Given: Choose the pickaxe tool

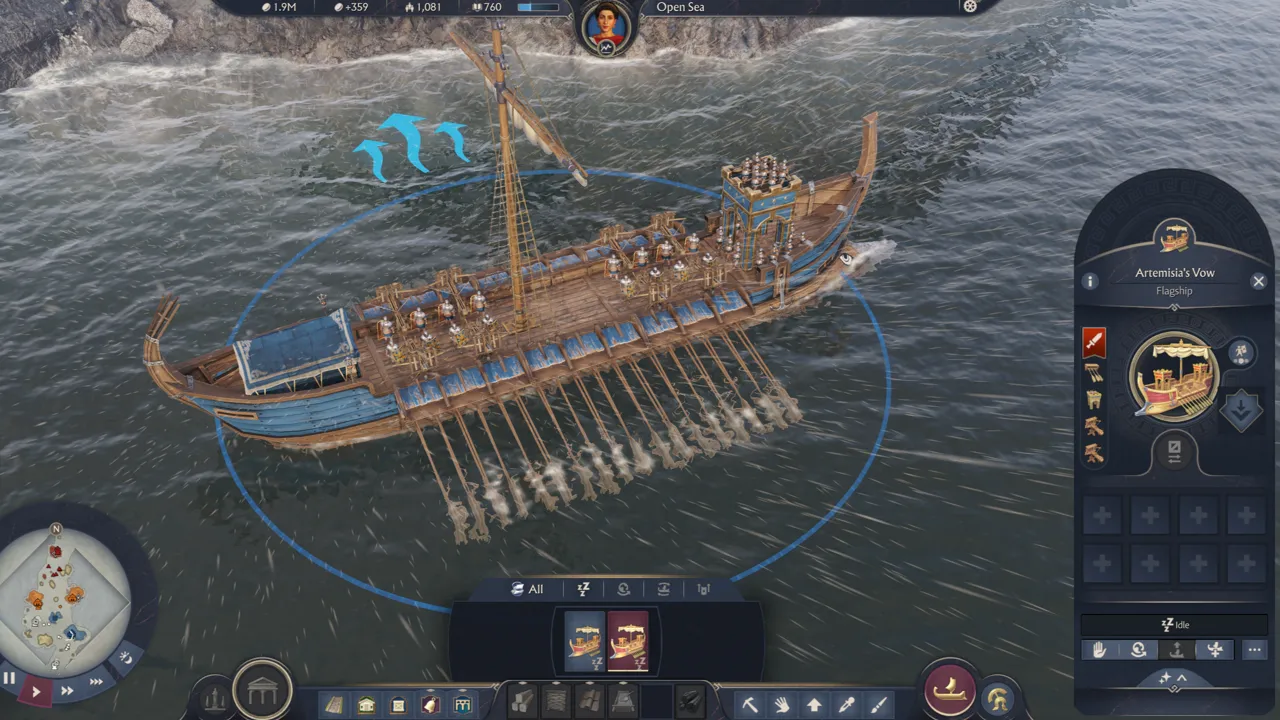Looking at the screenshot, I should click(749, 705).
